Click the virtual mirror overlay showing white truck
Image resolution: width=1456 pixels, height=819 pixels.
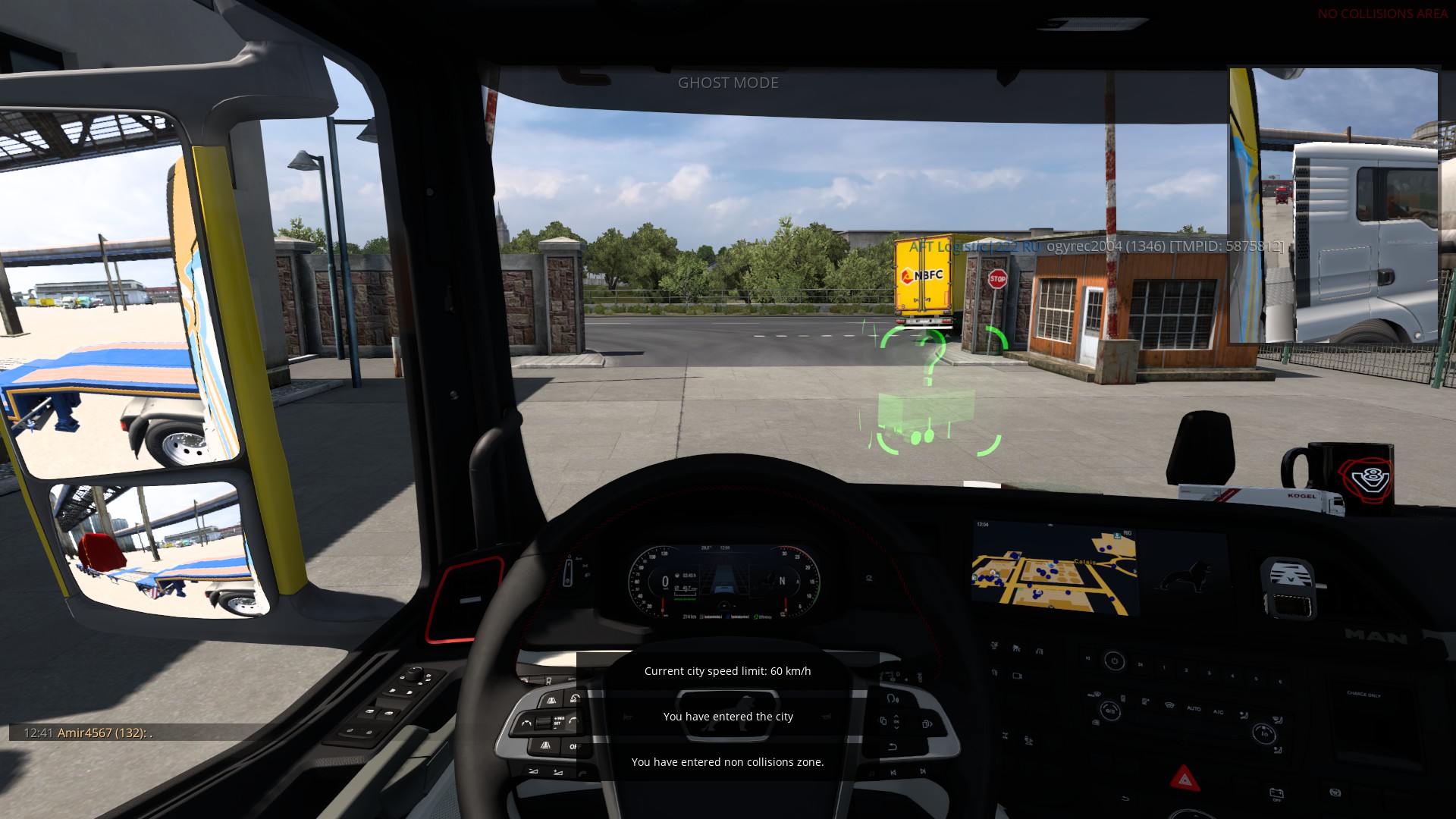coord(1333,206)
